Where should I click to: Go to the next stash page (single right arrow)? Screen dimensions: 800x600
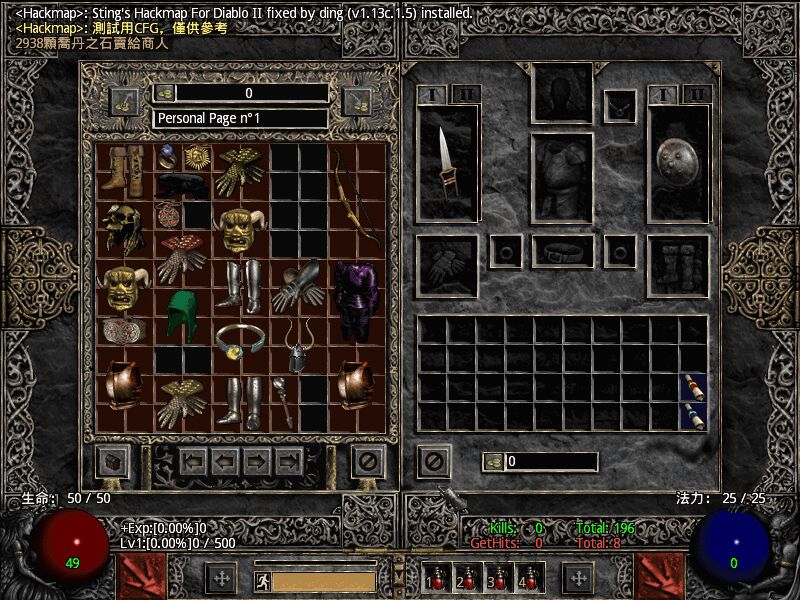pyautogui.click(x=256, y=461)
